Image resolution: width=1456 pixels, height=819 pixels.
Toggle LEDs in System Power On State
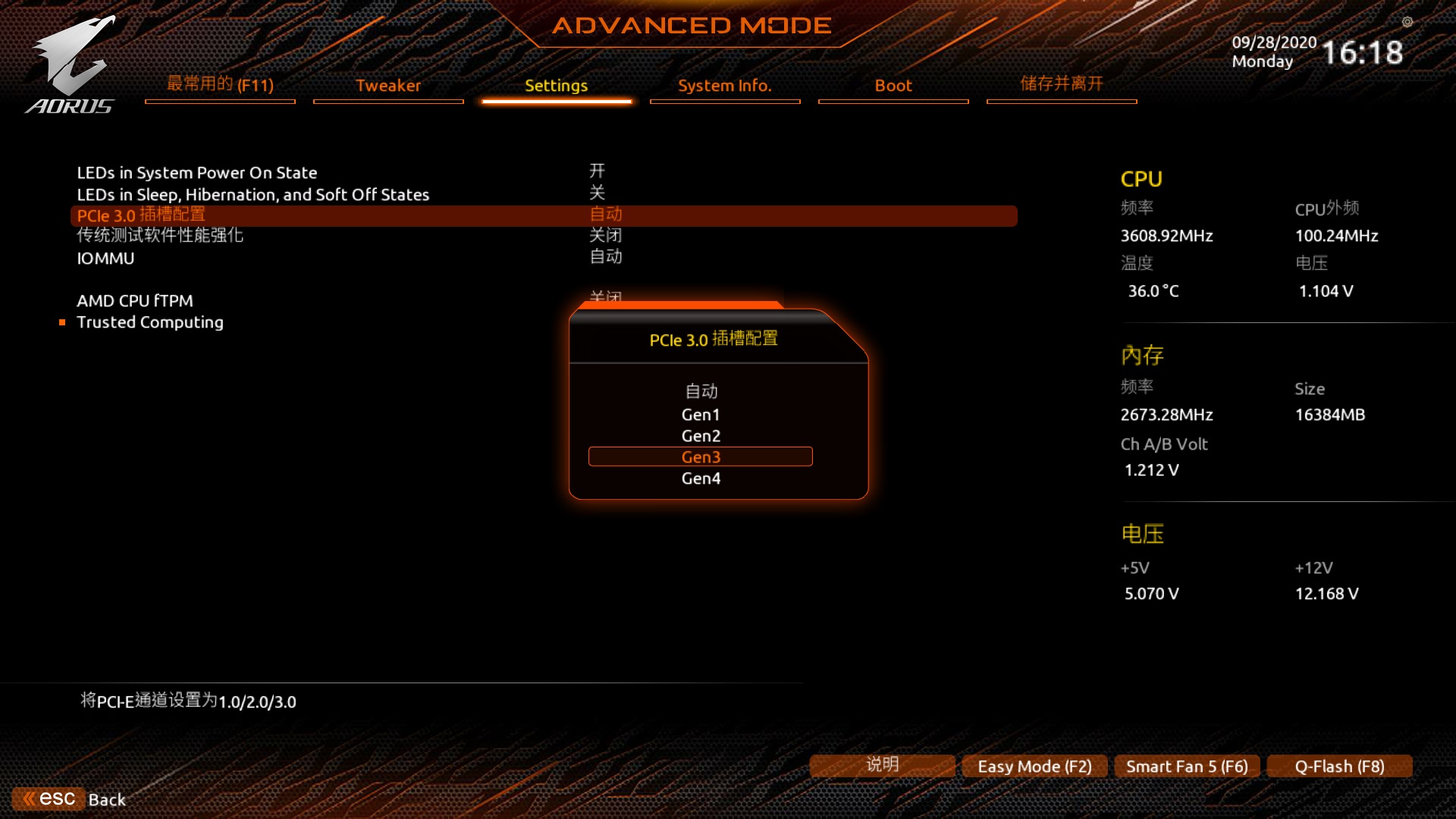196,172
